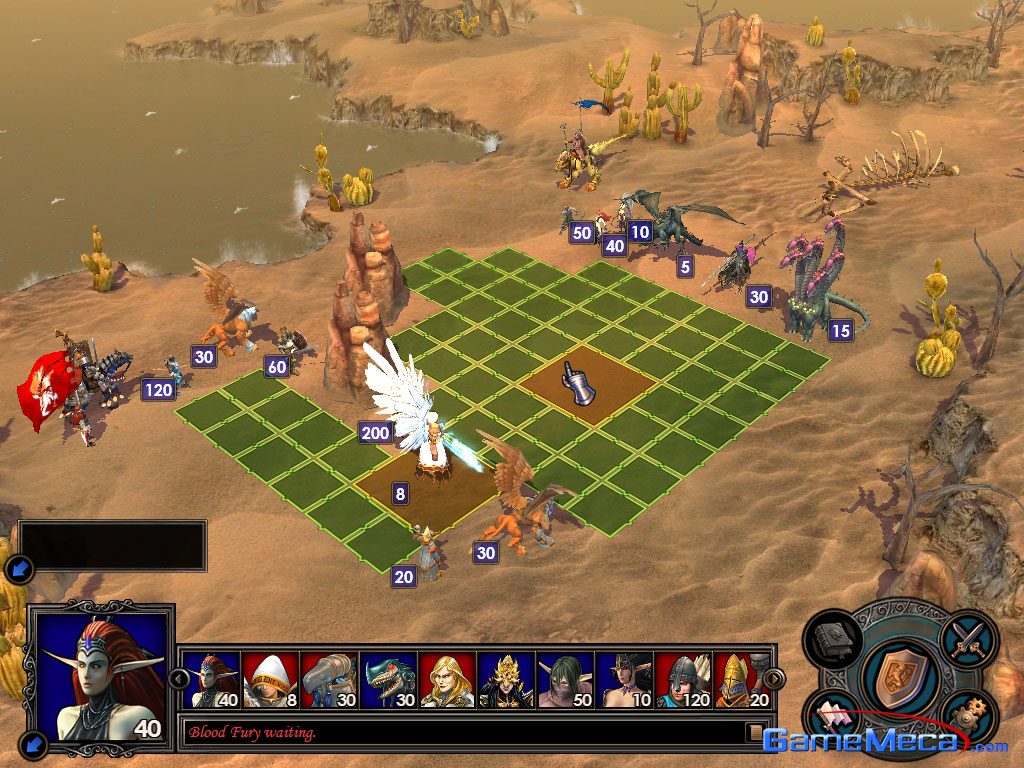The image size is (1024, 768).
Task: Select the white-hooded unit portrait showing 8
Action: [x=270, y=680]
